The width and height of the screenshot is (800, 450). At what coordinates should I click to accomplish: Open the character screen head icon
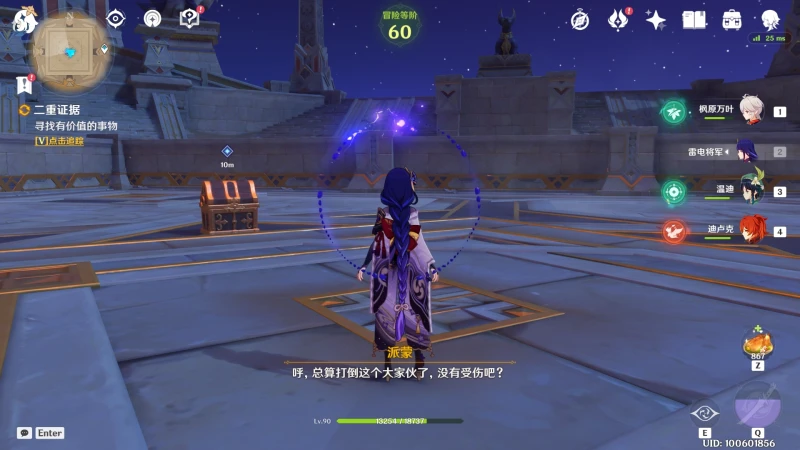(x=770, y=19)
